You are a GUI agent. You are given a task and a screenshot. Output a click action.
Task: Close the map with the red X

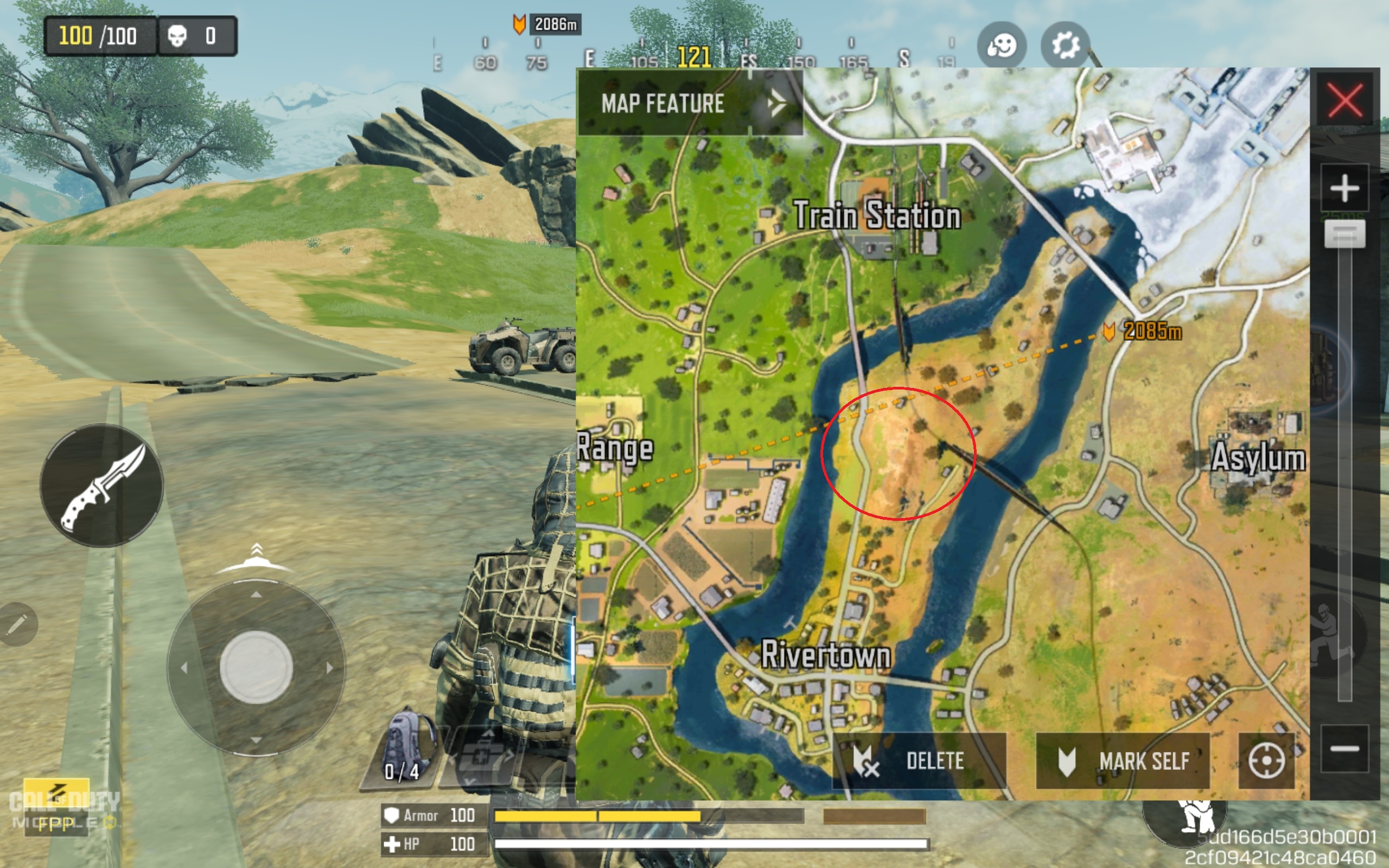[1345, 100]
